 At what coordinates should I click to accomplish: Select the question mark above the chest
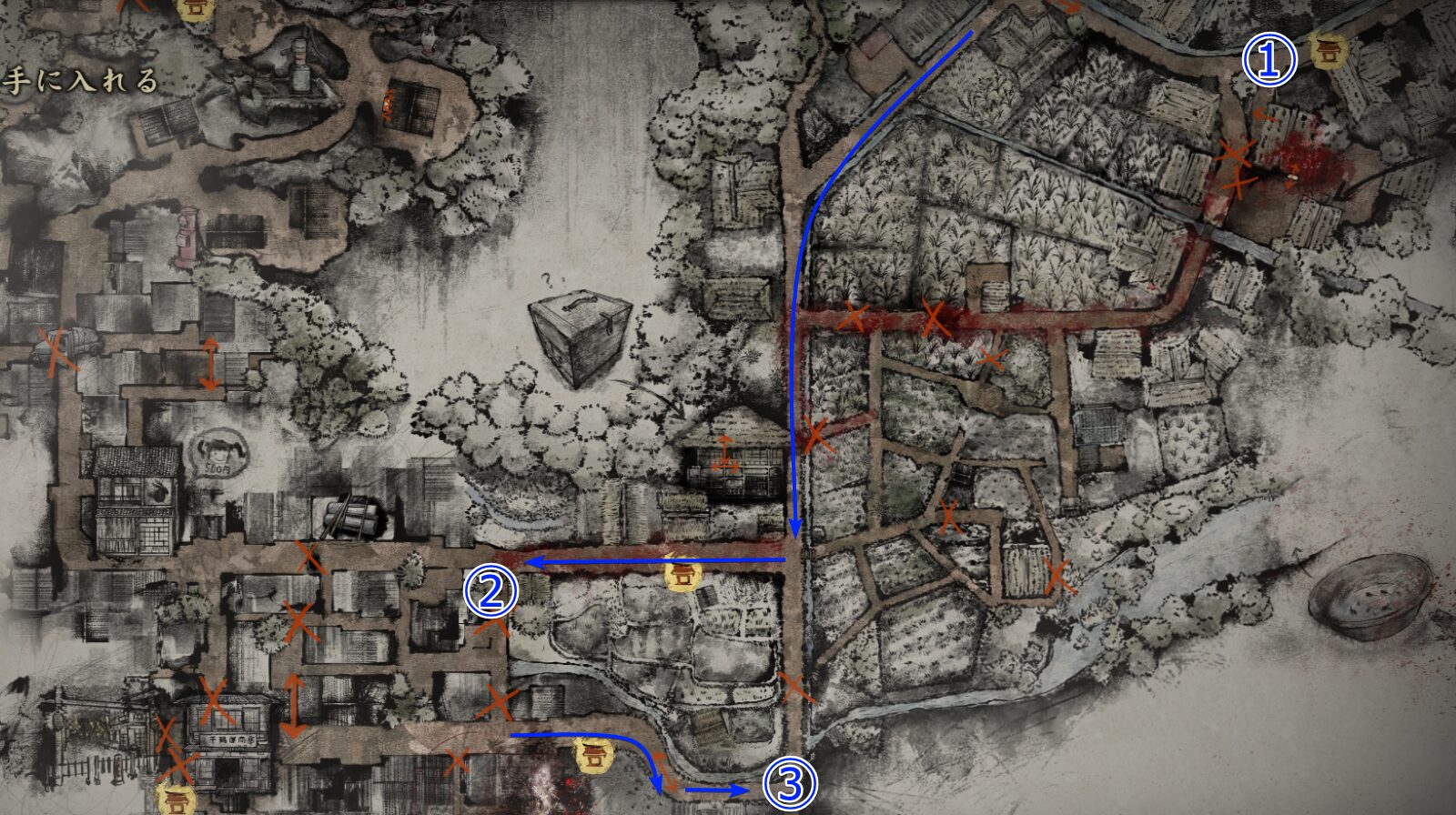(x=547, y=278)
